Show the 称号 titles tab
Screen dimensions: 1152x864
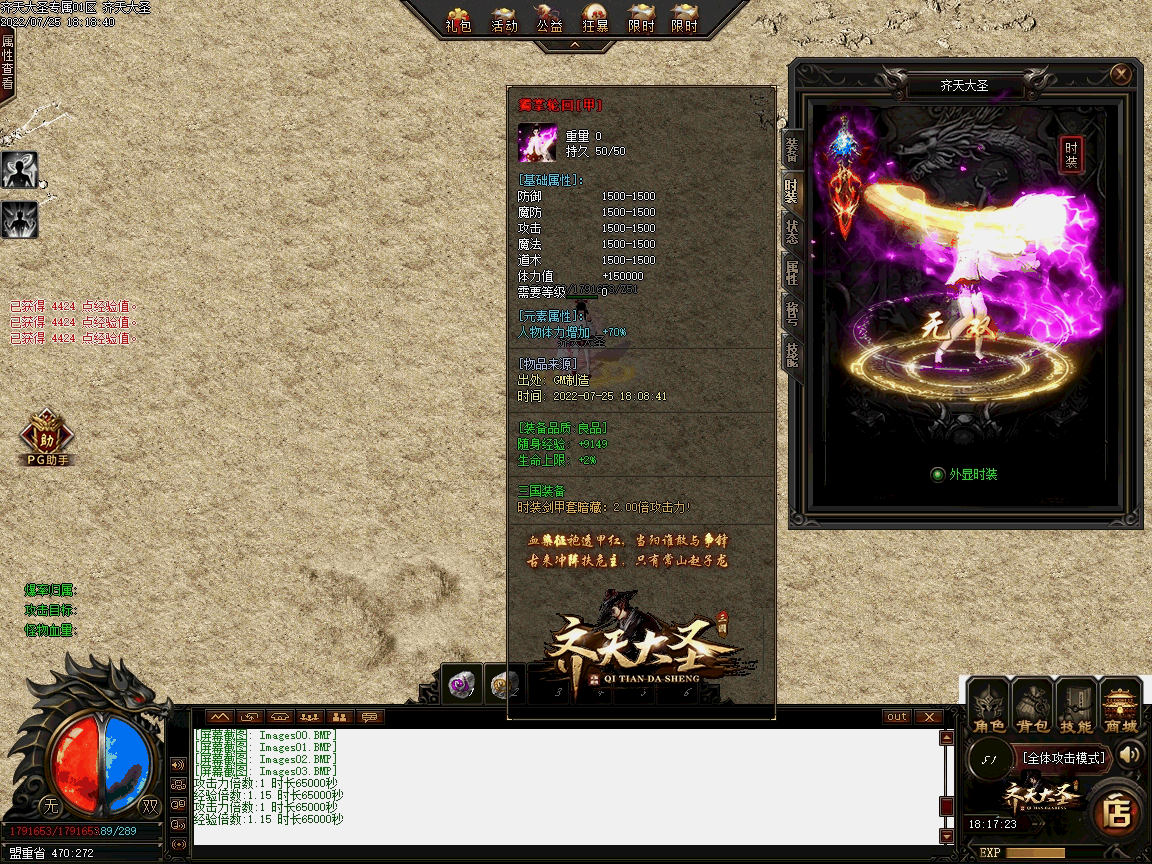792,314
